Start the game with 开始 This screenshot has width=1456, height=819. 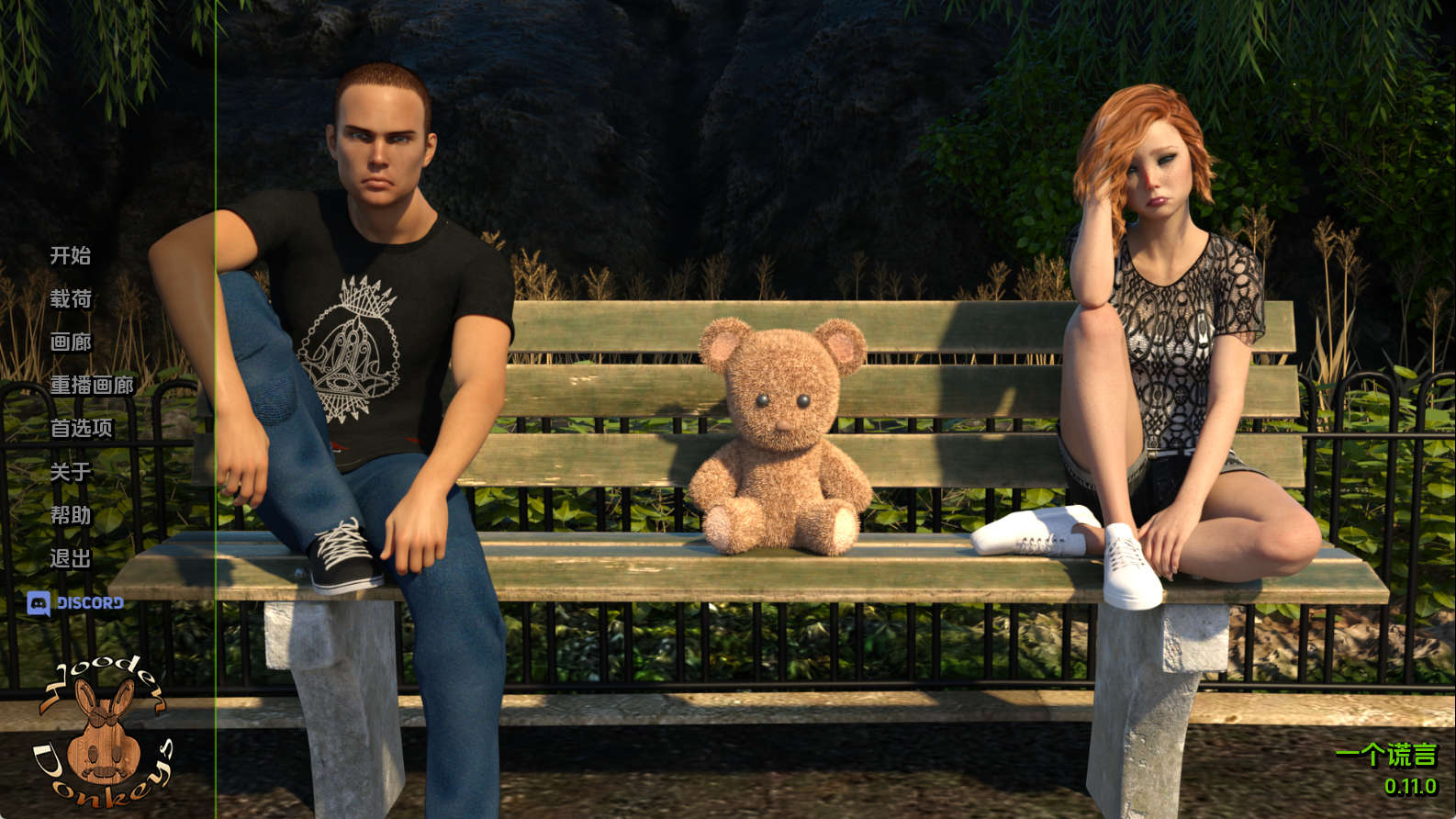[x=71, y=255]
